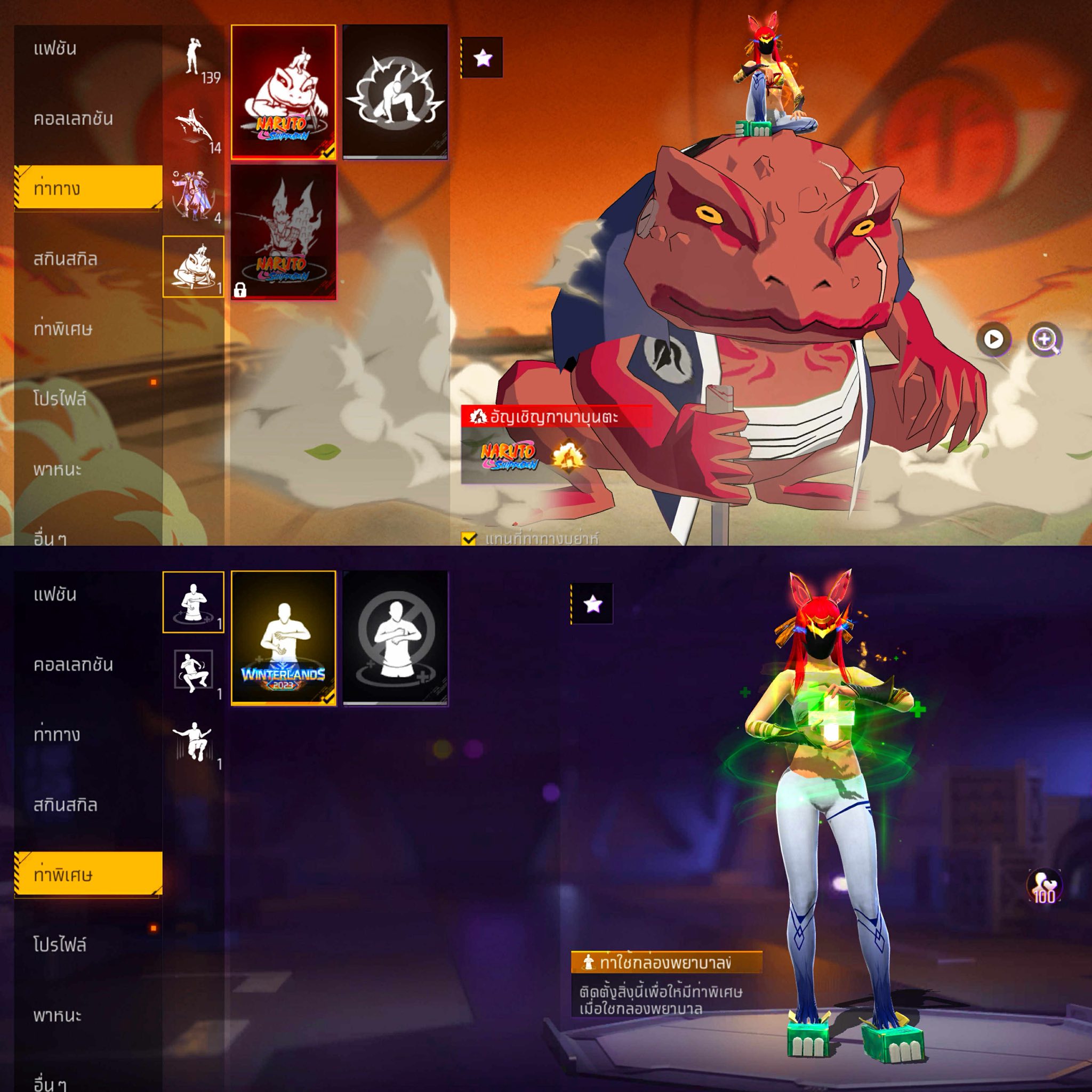Select the highlighted medkit pose subcategory icon
The image size is (1092, 1092).
(194, 602)
